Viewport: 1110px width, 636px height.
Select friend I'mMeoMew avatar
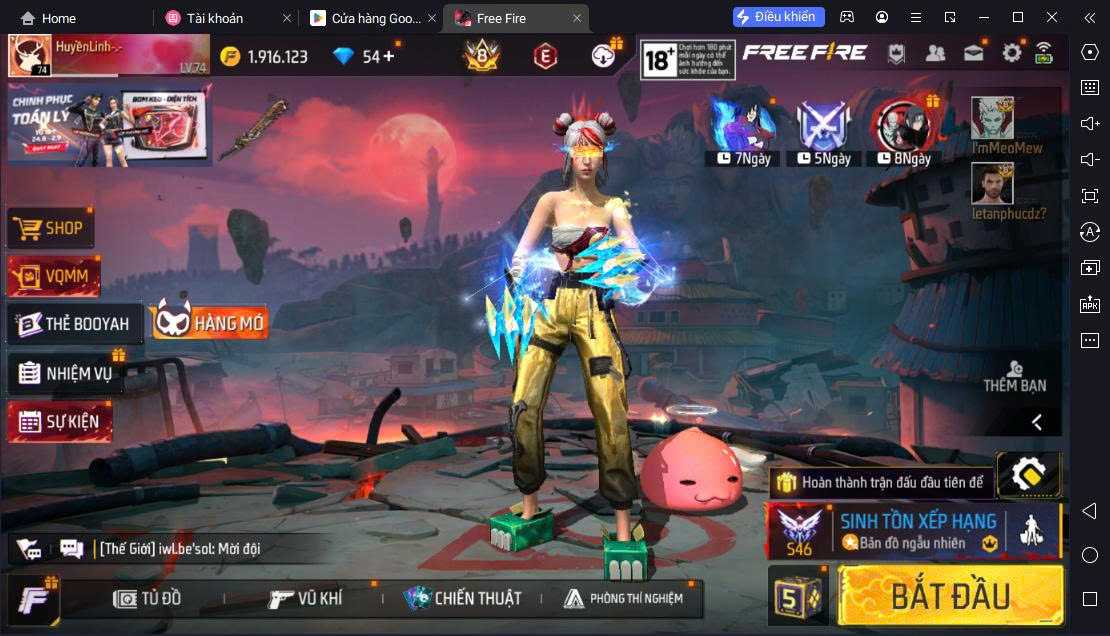pos(992,119)
